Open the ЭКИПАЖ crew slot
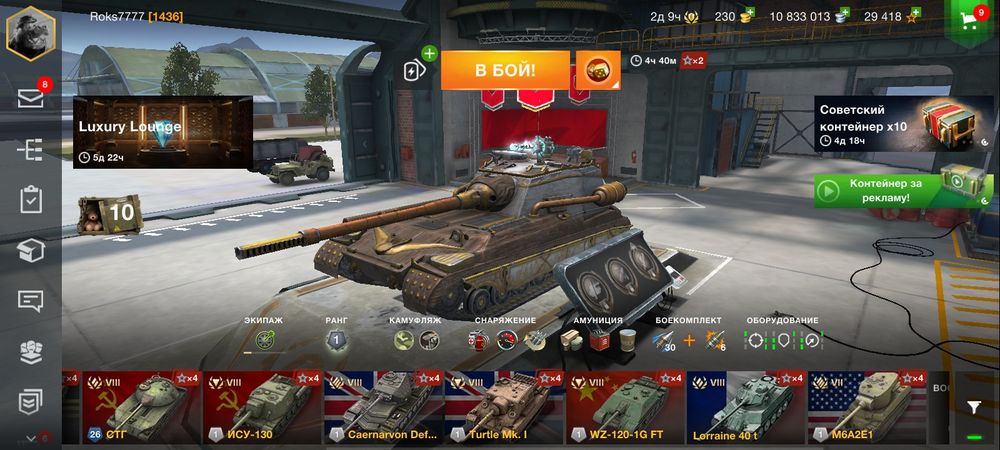Viewport: 1000px width, 450px height. coord(264,340)
